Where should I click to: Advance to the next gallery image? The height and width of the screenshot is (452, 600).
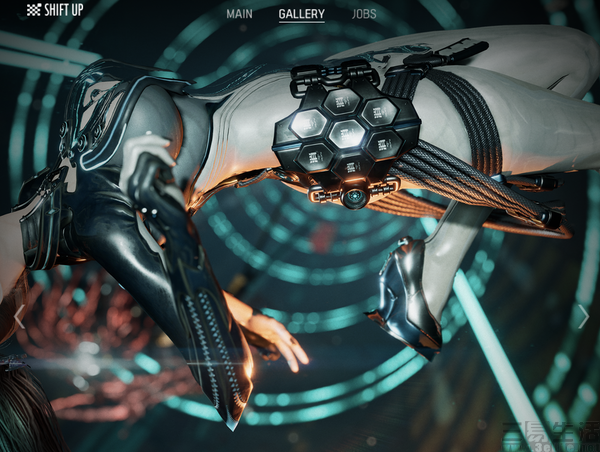(x=582, y=317)
